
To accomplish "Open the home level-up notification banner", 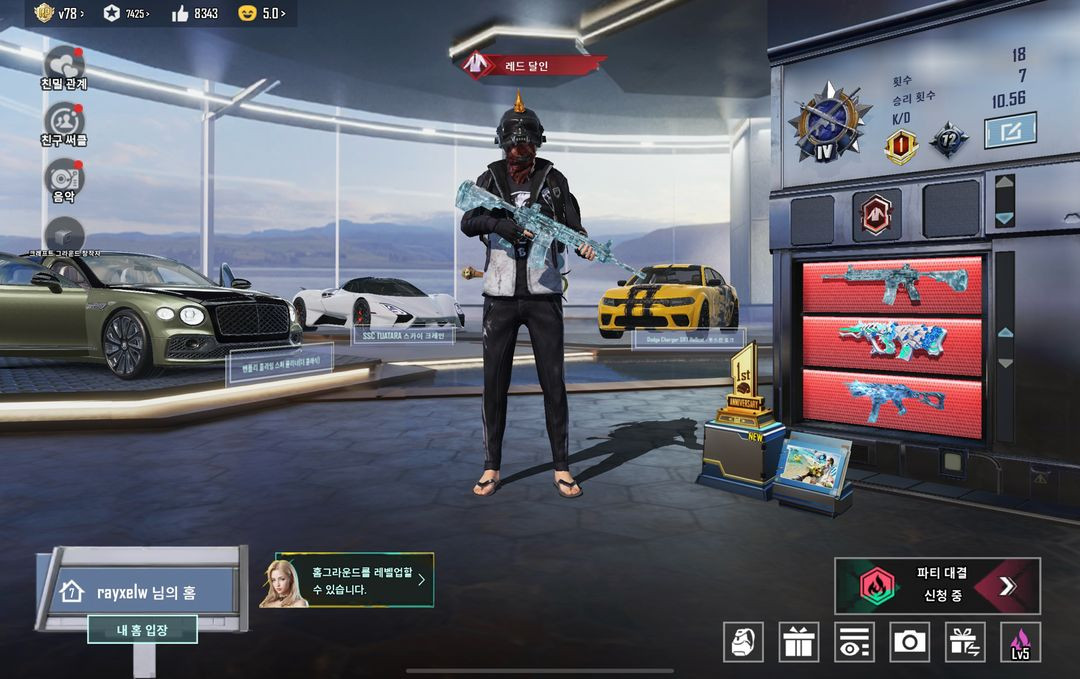I will pos(355,581).
